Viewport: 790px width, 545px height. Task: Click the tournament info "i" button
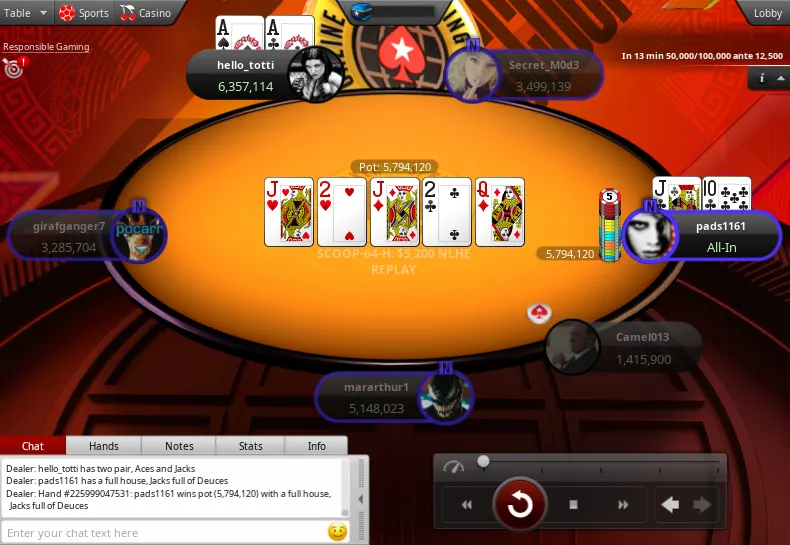click(762, 77)
